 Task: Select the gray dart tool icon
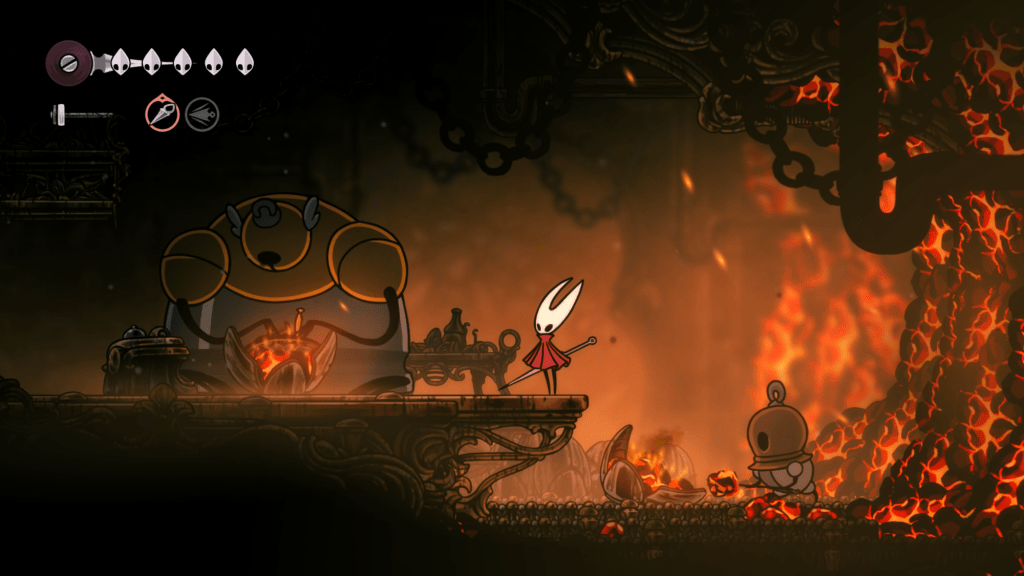pos(202,114)
